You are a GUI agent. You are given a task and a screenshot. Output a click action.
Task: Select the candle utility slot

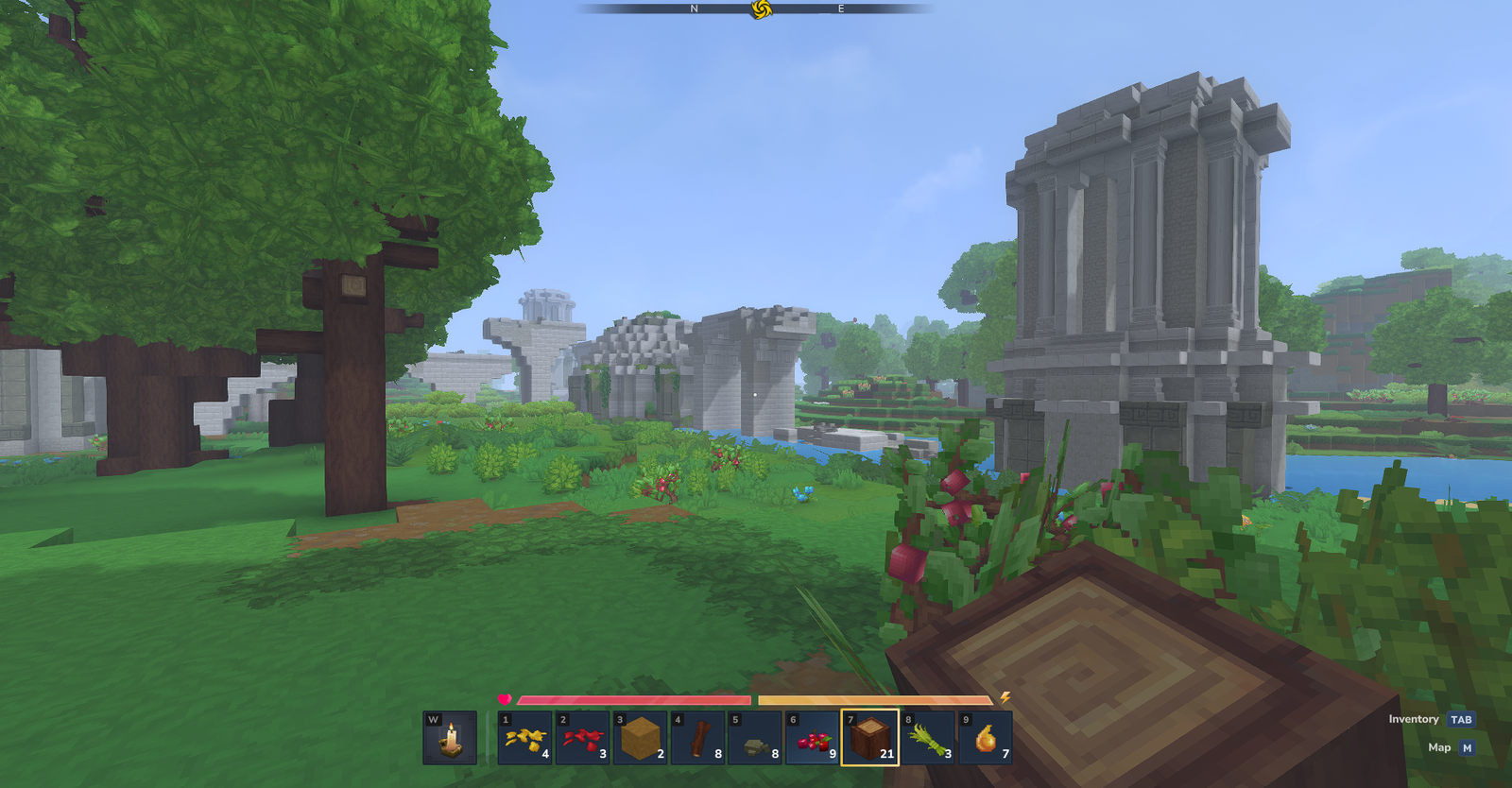coord(450,738)
